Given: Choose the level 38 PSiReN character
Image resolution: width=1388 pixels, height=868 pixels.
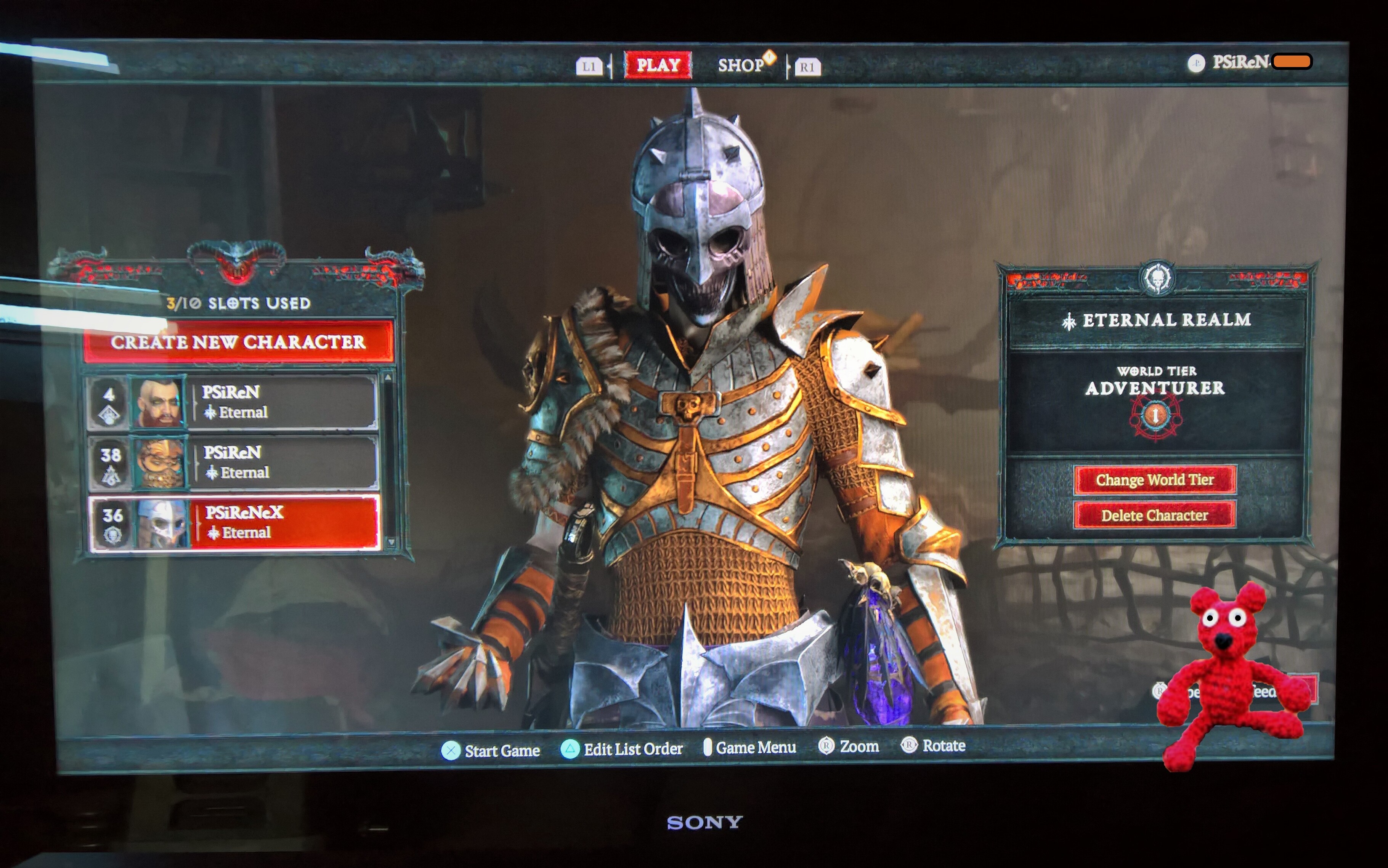Looking at the screenshot, I should click(x=233, y=463).
